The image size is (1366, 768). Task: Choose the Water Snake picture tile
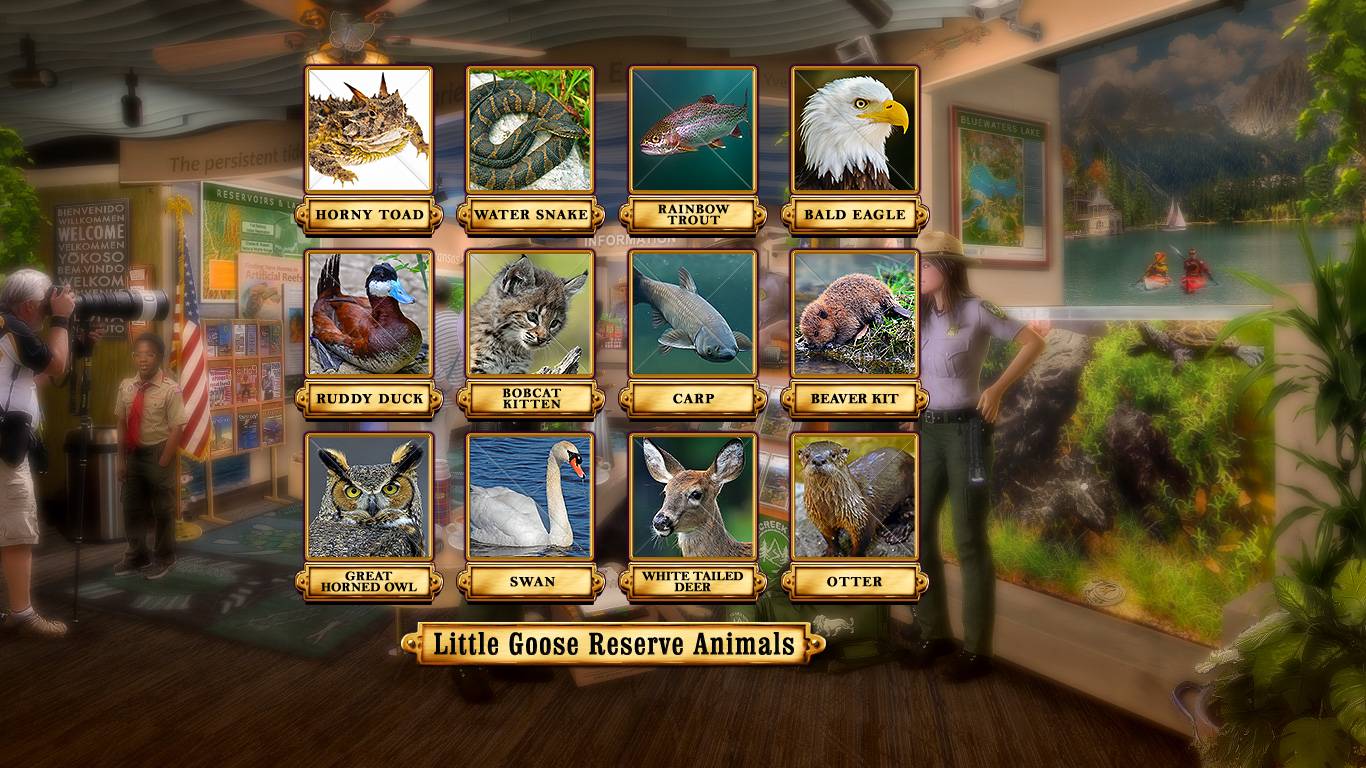(531, 130)
